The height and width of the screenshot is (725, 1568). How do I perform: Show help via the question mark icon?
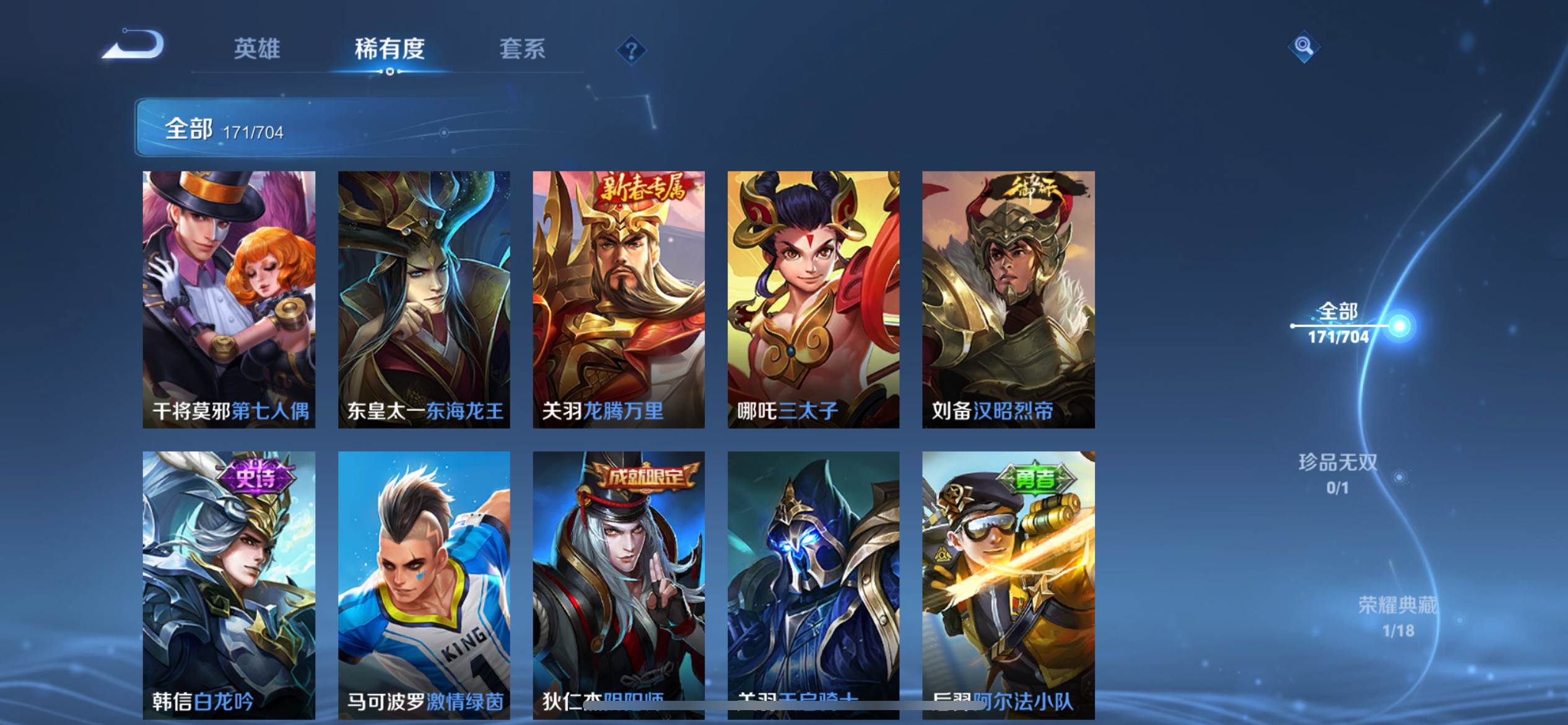(631, 50)
